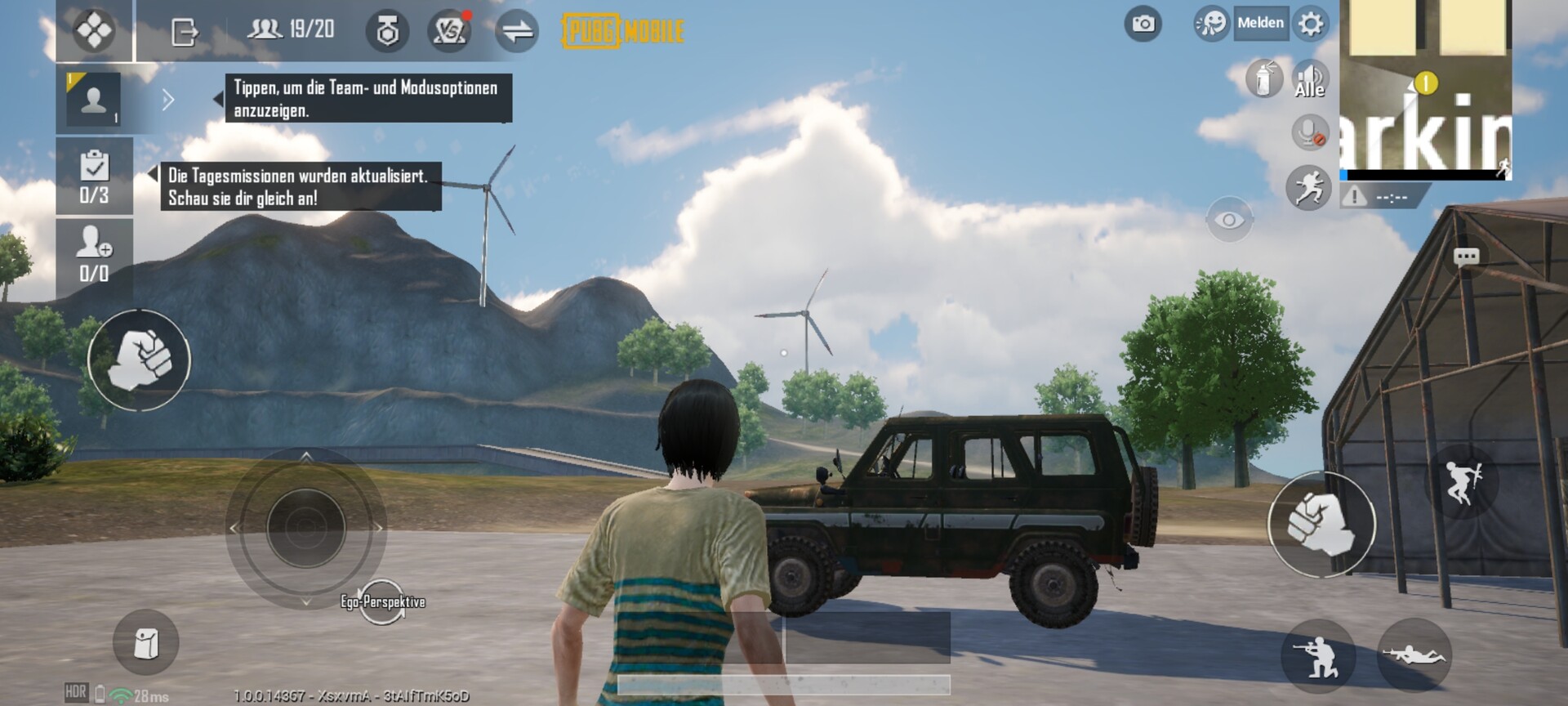Open the medal achievements icon
This screenshot has height=706, width=1568.
(x=387, y=31)
